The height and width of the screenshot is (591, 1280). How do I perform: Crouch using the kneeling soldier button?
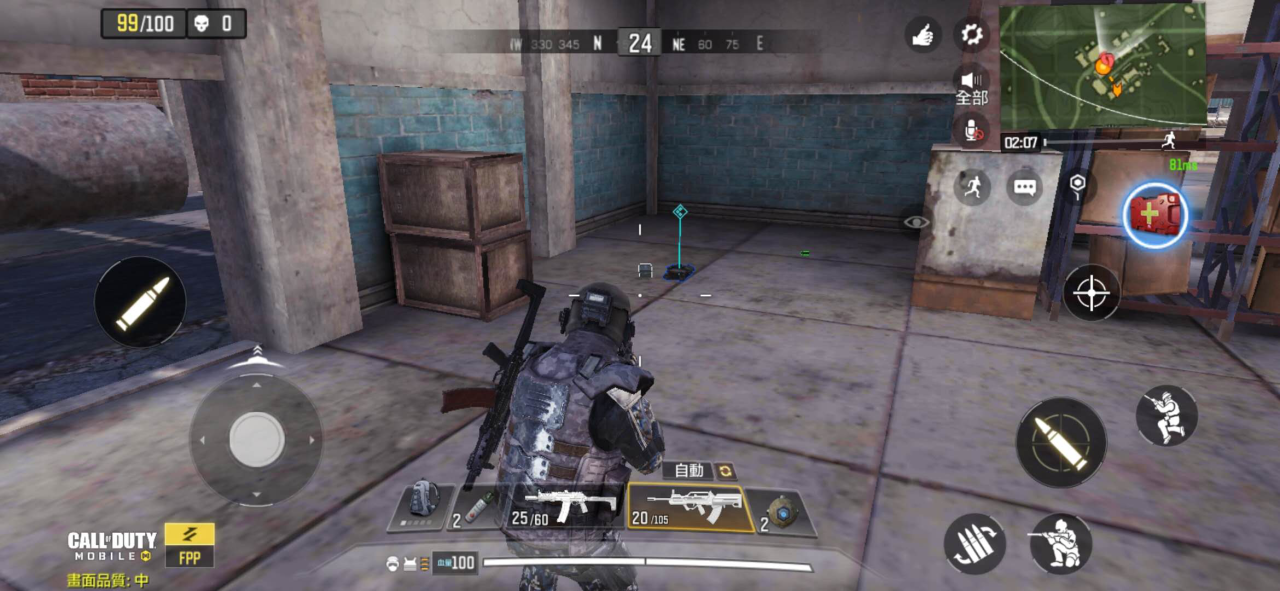click(x=1060, y=543)
